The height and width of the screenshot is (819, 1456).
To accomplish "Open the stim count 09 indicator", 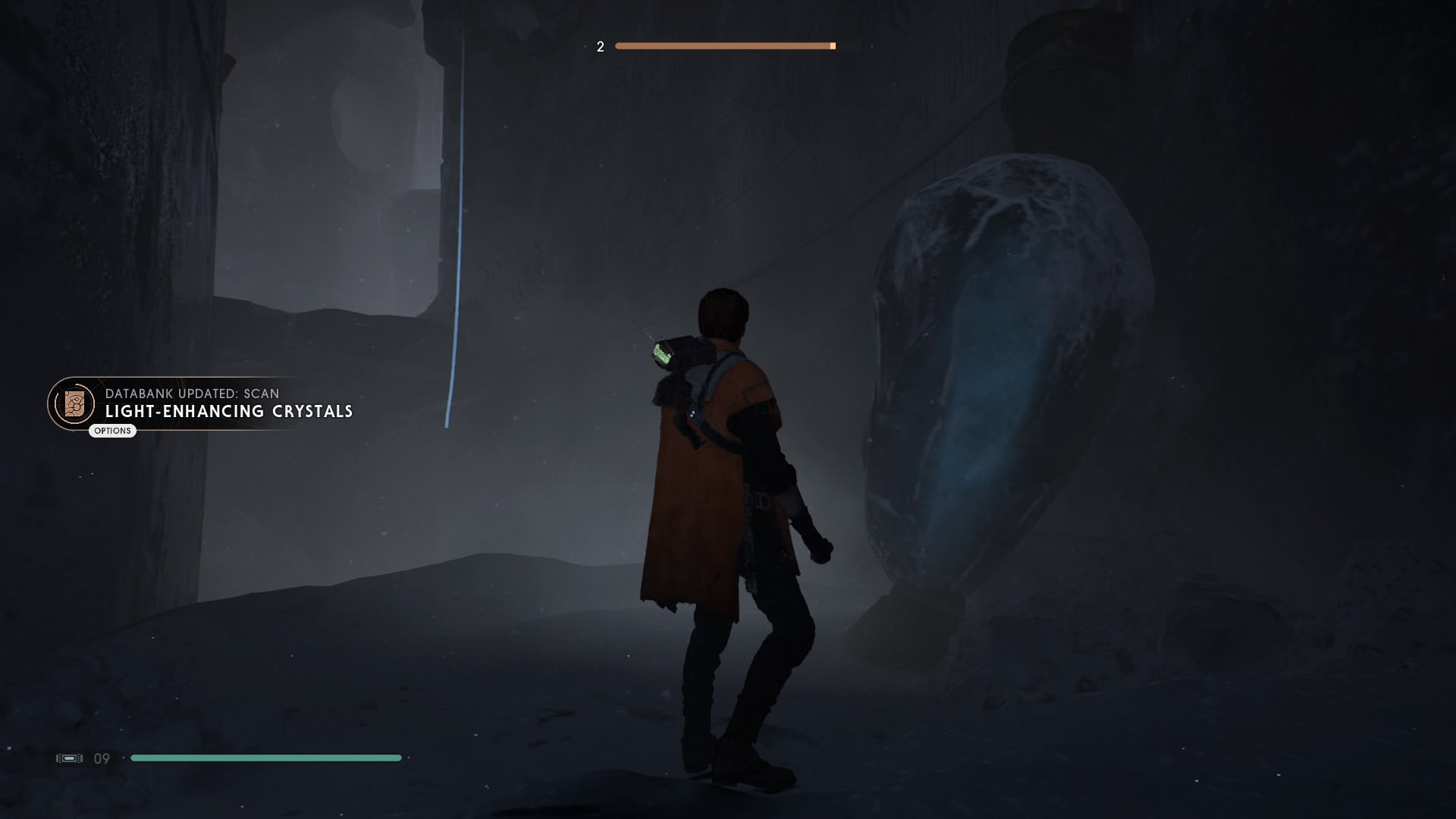I will coord(101,758).
